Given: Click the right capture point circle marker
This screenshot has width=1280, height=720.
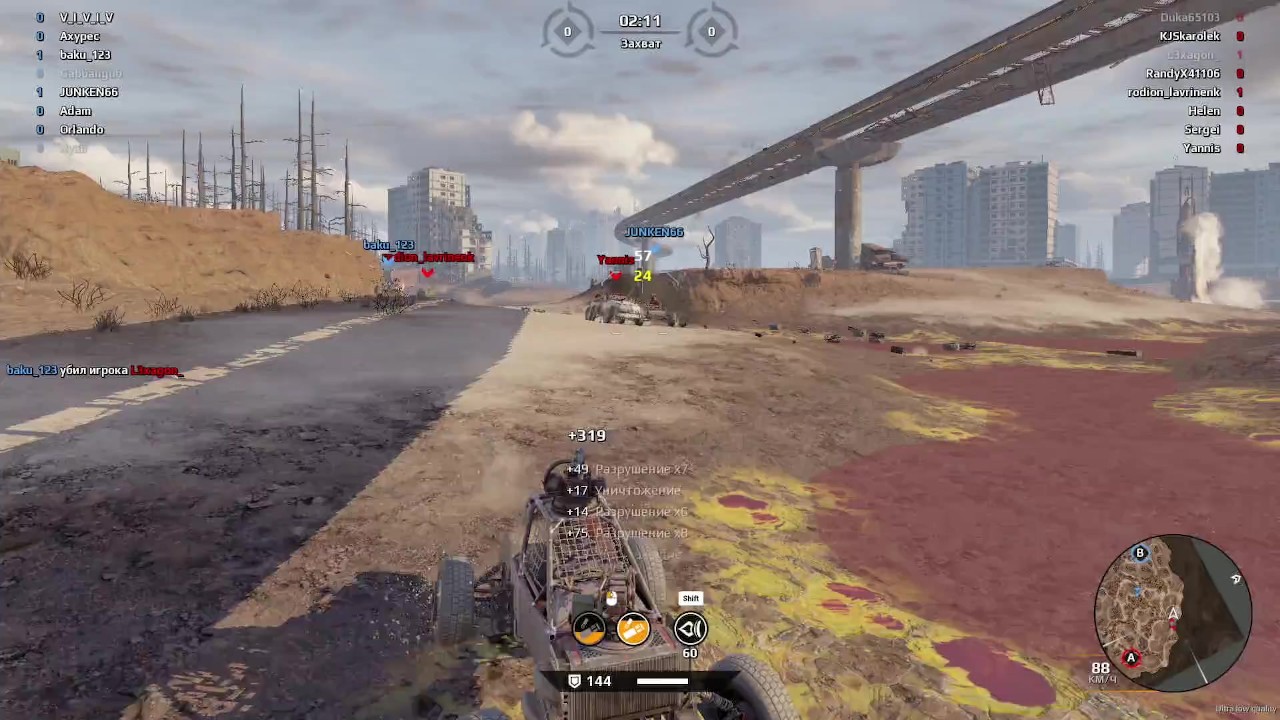Looking at the screenshot, I should pyautogui.click(x=711, y=31).
